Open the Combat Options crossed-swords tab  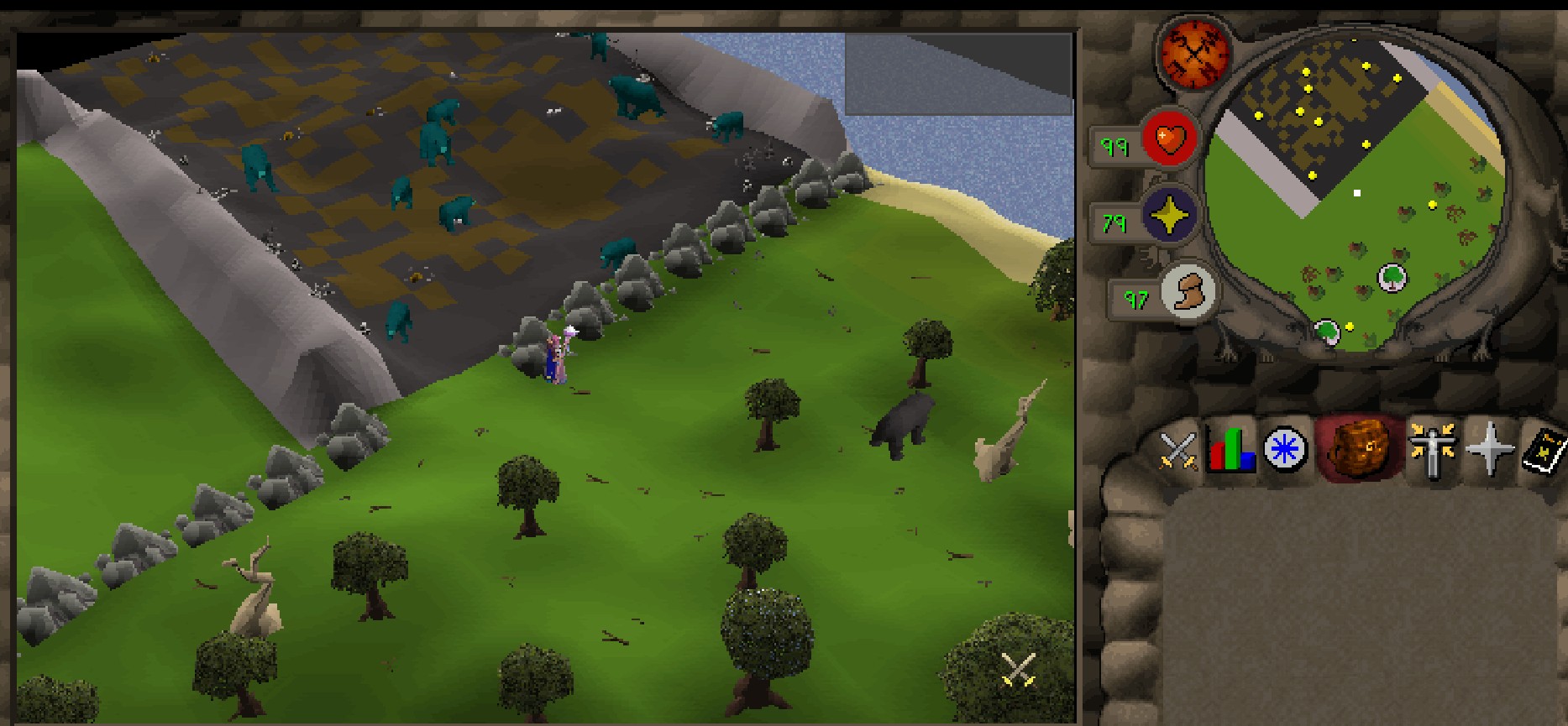coord(1177,449)
